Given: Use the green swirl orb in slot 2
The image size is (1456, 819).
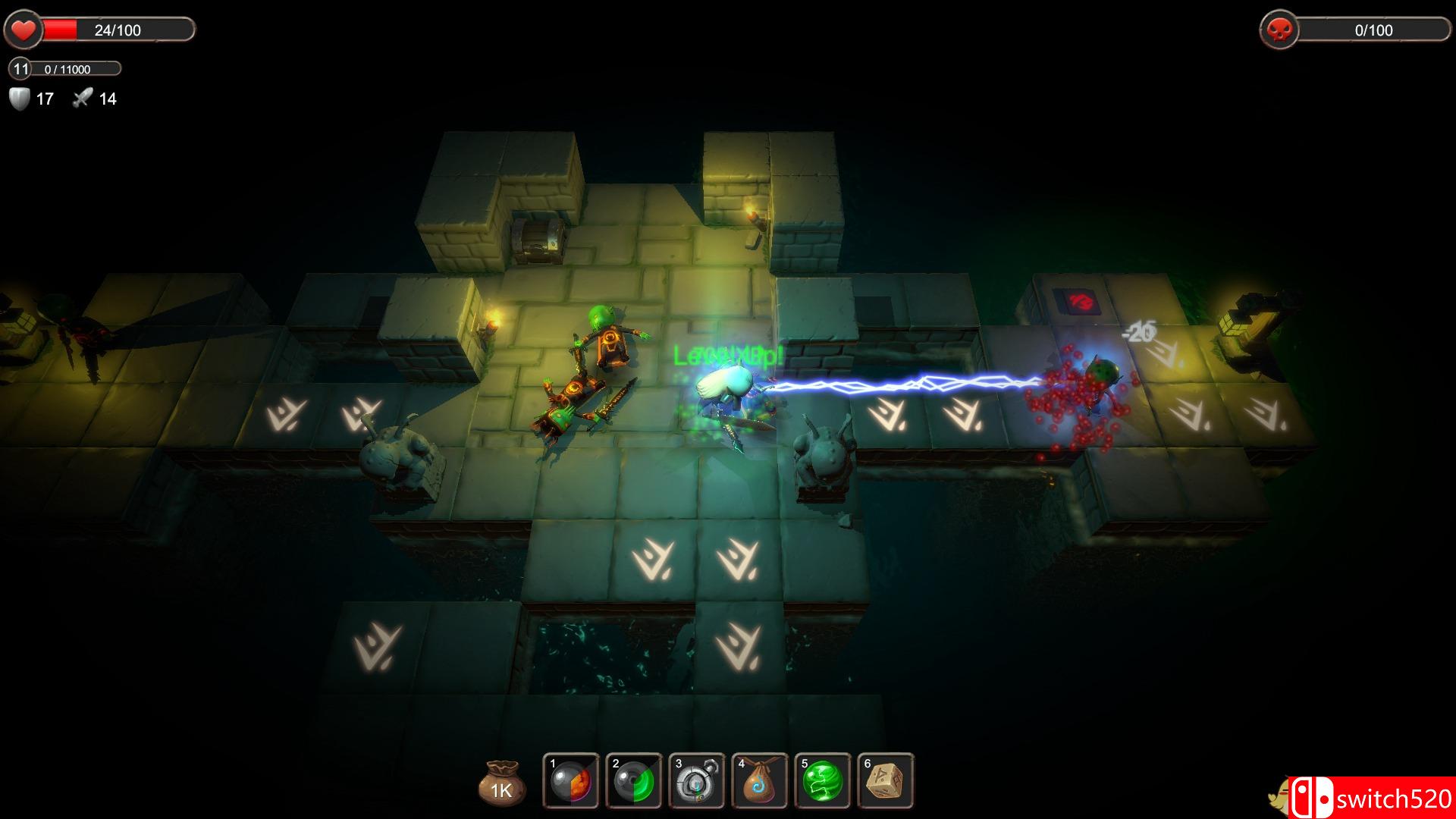Looking at the screenshot, I should coord(634,782).
